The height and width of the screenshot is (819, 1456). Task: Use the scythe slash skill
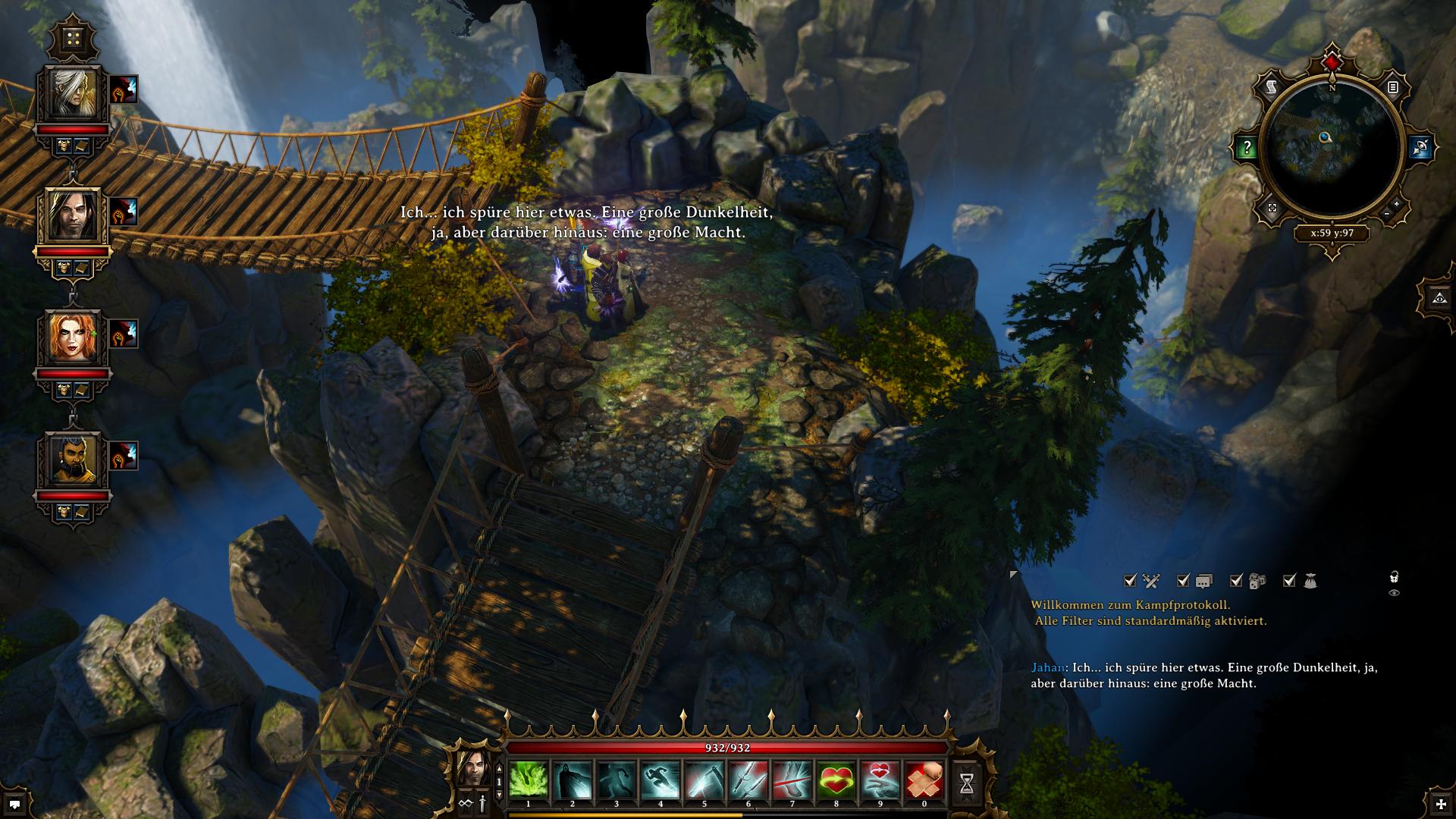pos(704,780)
